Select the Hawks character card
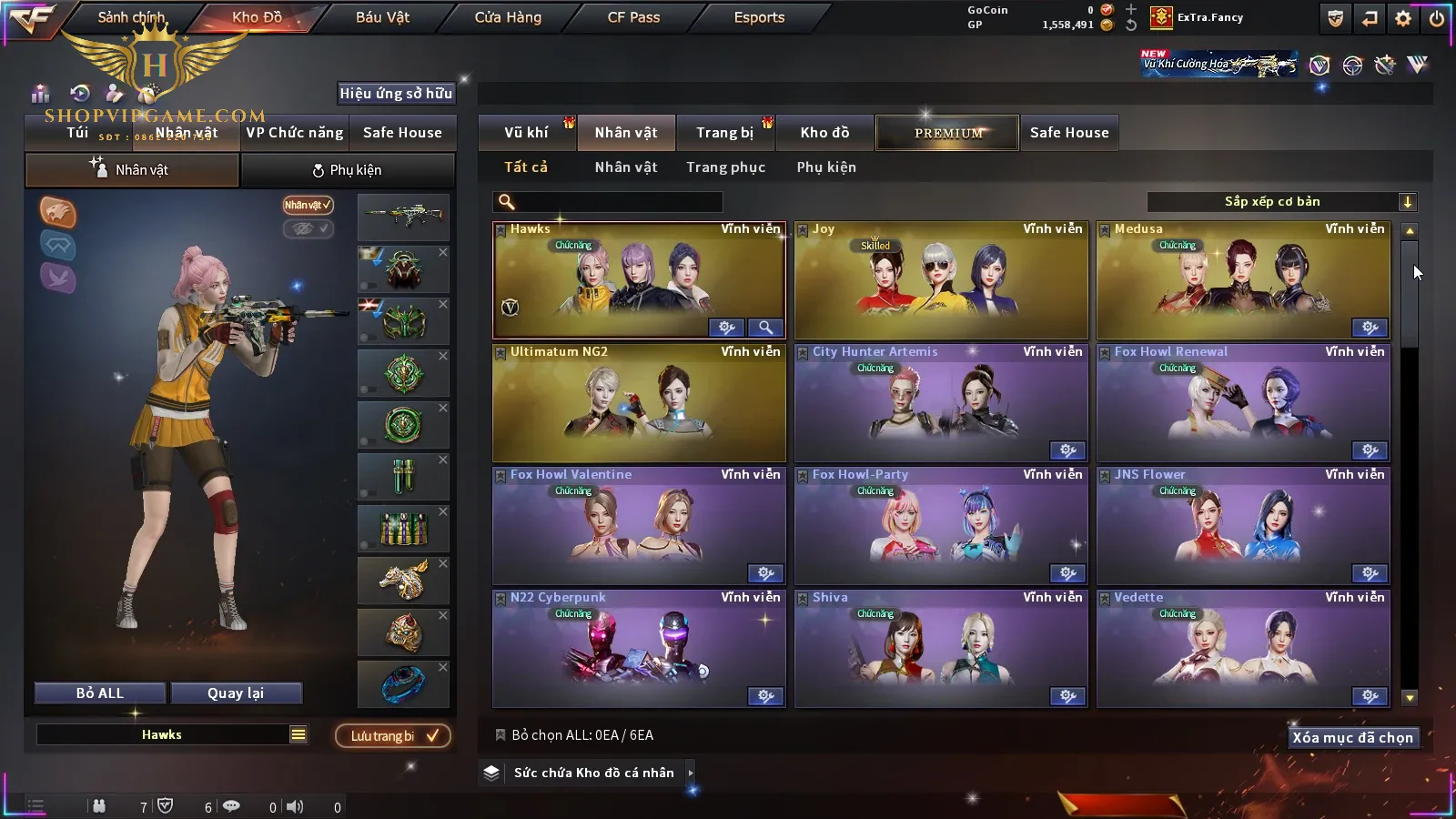The height and width of the screenshot is (819, 1456). [638, 282]
